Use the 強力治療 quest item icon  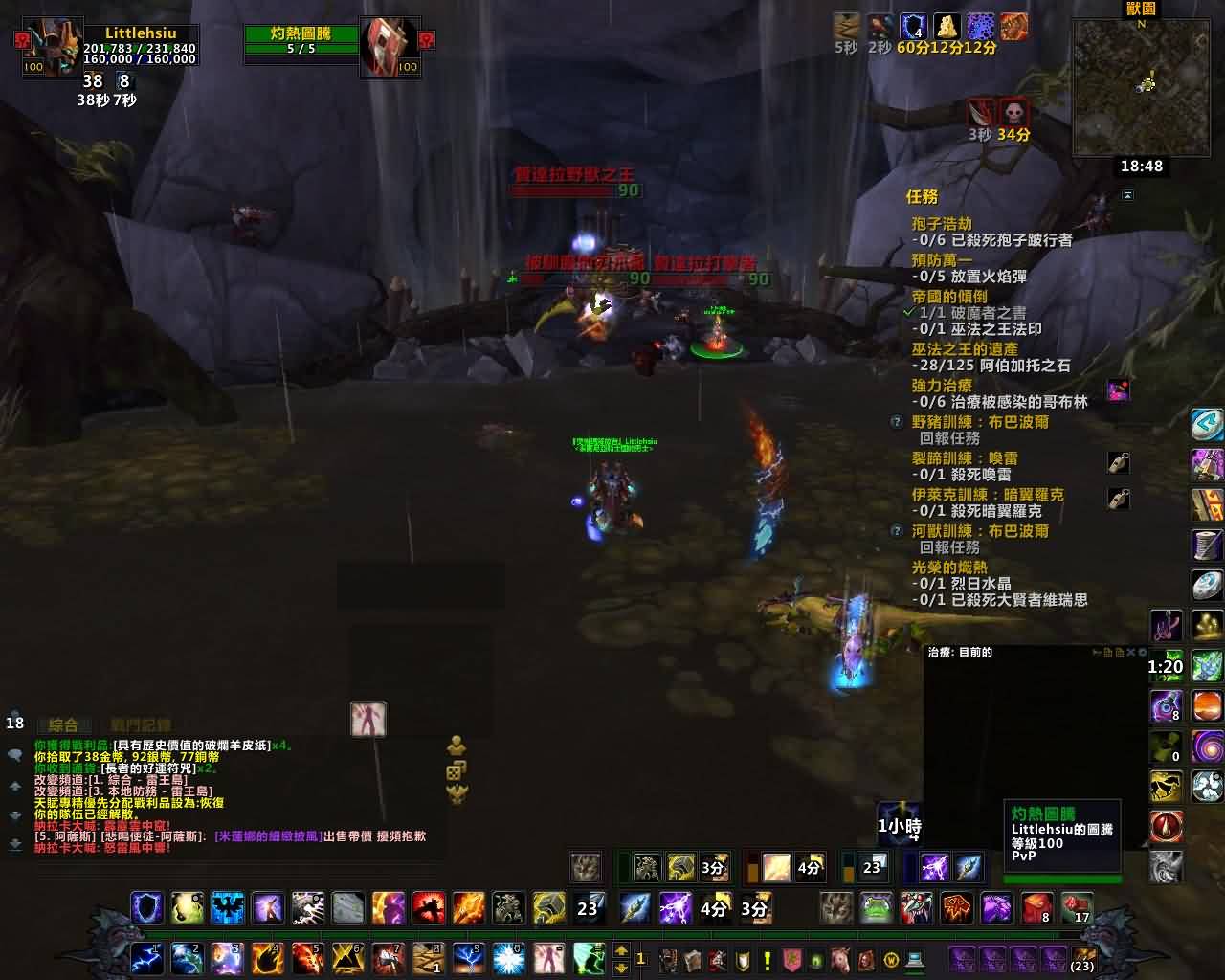point(1118,390)
